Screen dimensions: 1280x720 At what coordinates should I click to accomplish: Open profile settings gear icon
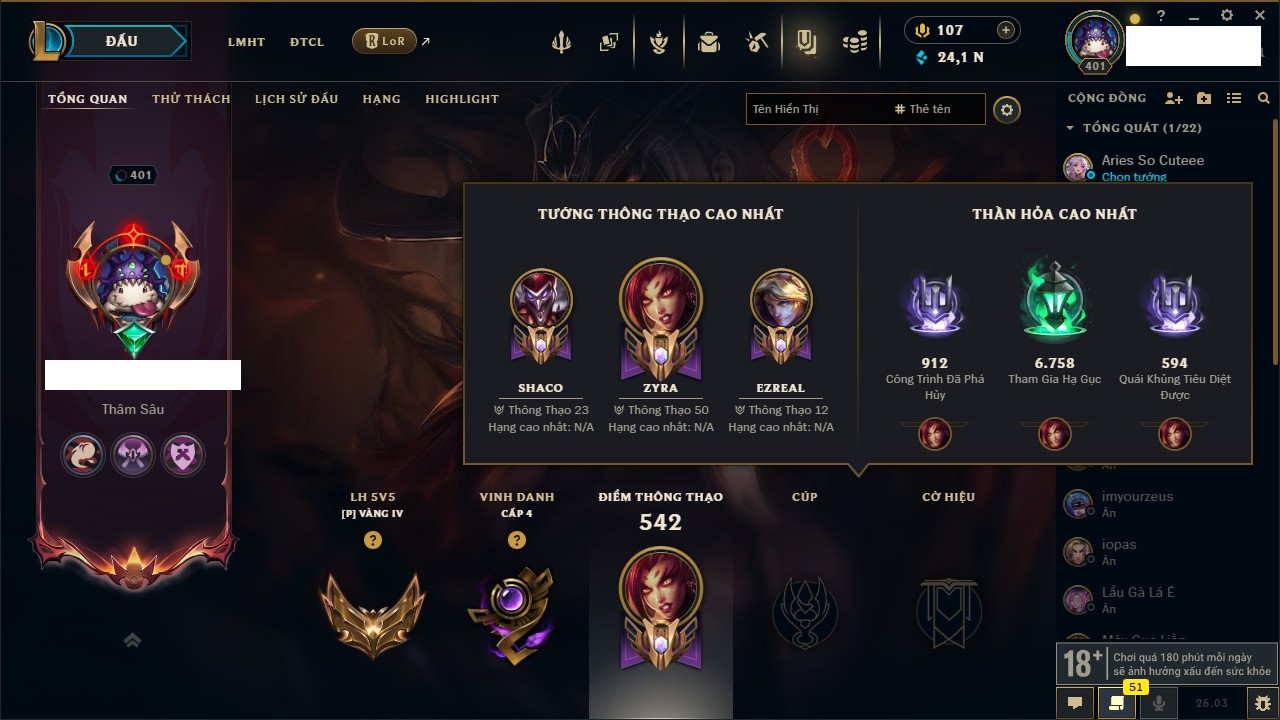click(x=1007, y=109)
